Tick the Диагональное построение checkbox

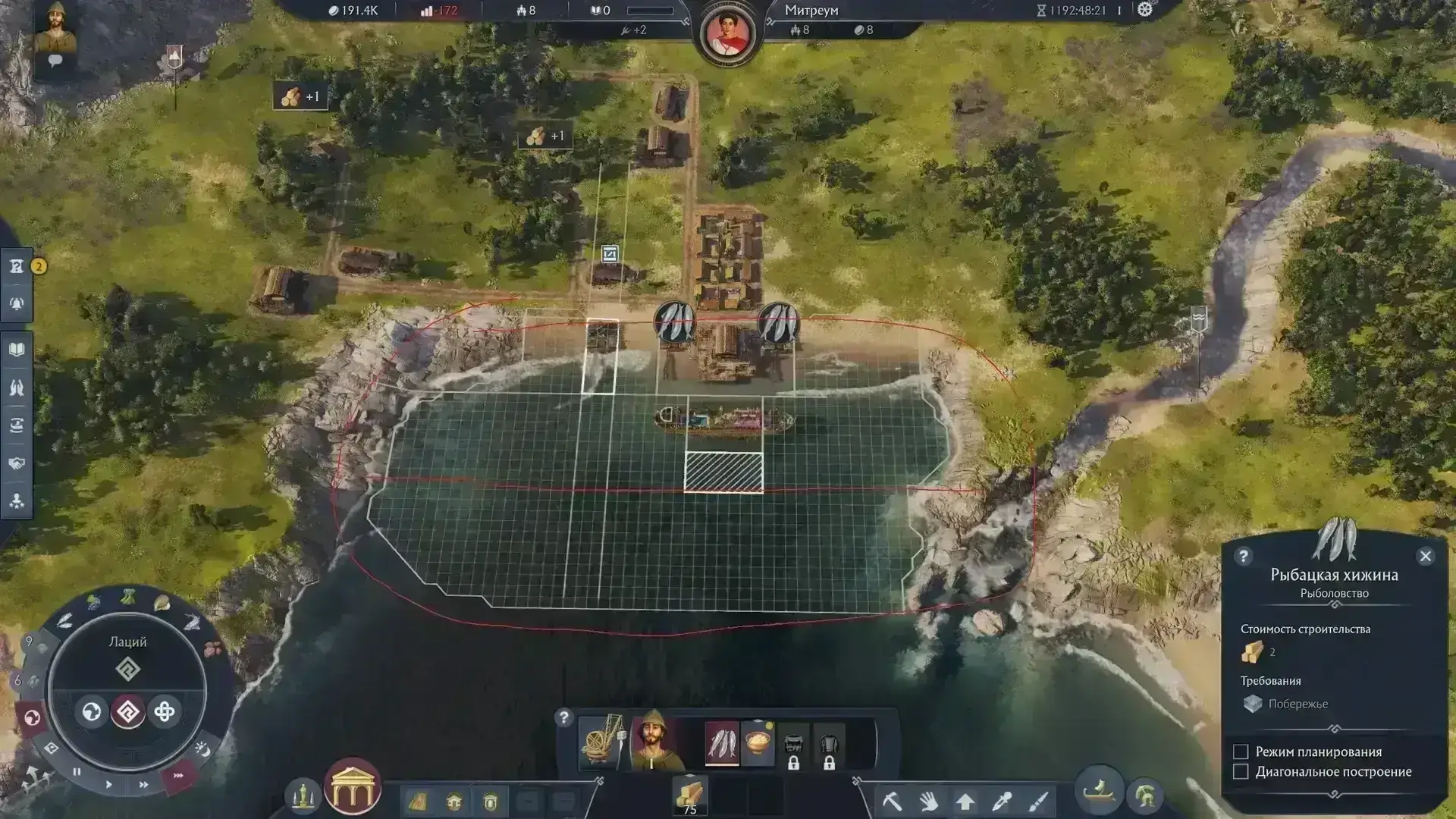[x=1241, y=772]
